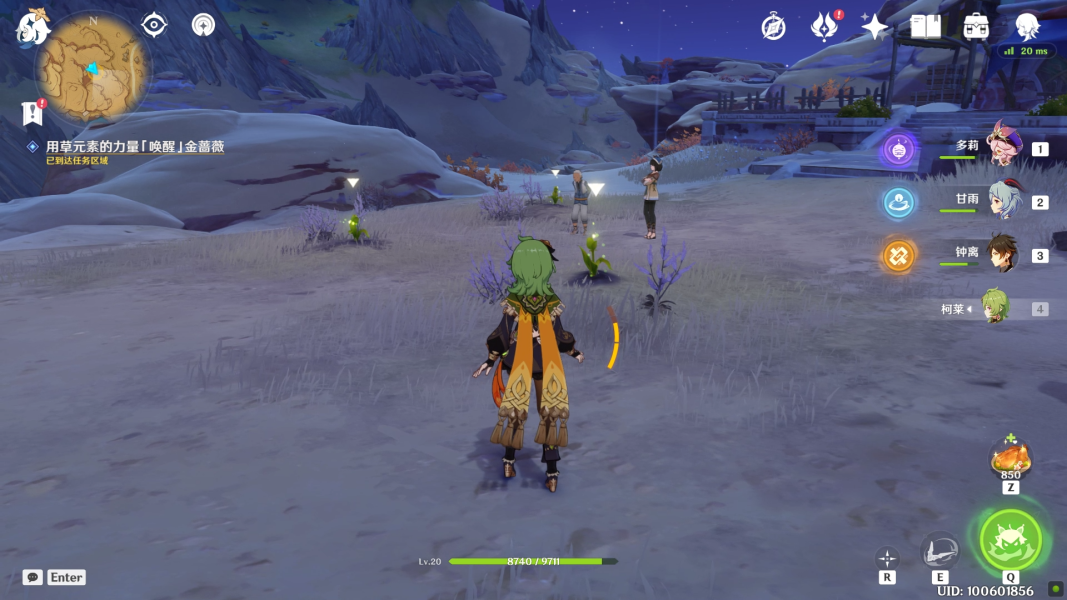
Task: Open the inventory backpack icon
Action: coord(976,27)
